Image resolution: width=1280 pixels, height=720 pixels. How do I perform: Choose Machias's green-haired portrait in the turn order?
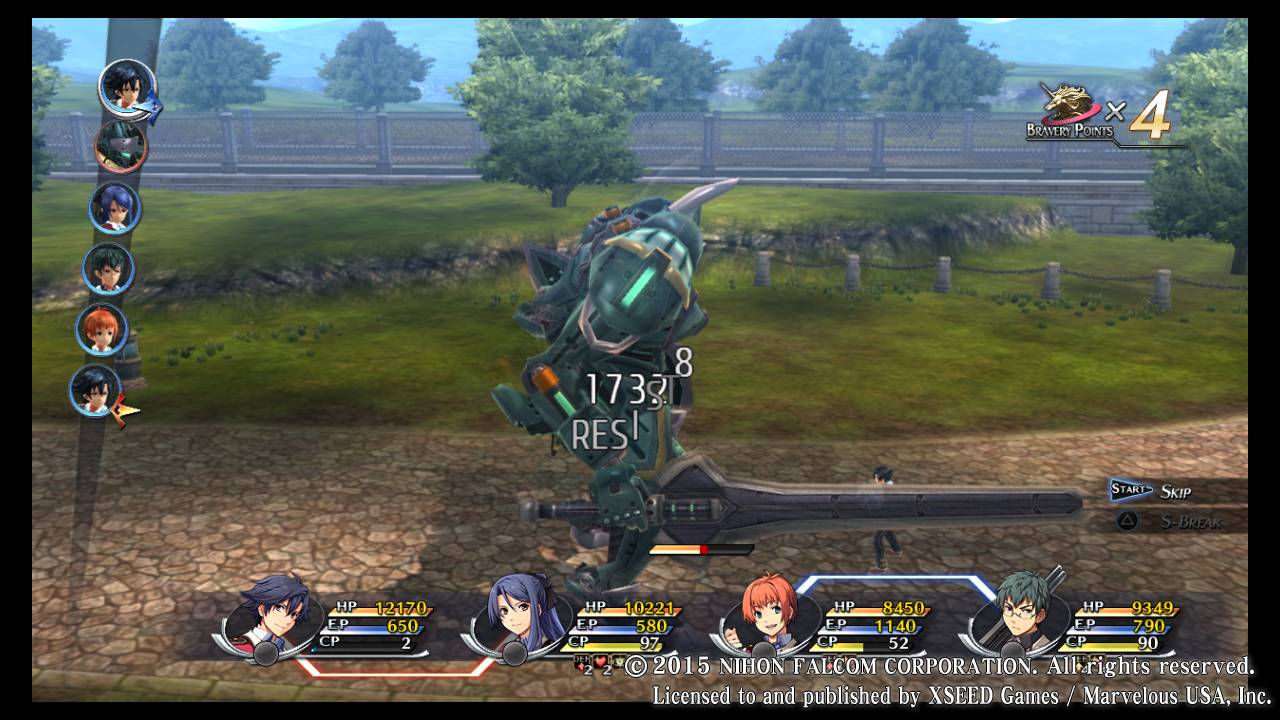coord(108,268)
